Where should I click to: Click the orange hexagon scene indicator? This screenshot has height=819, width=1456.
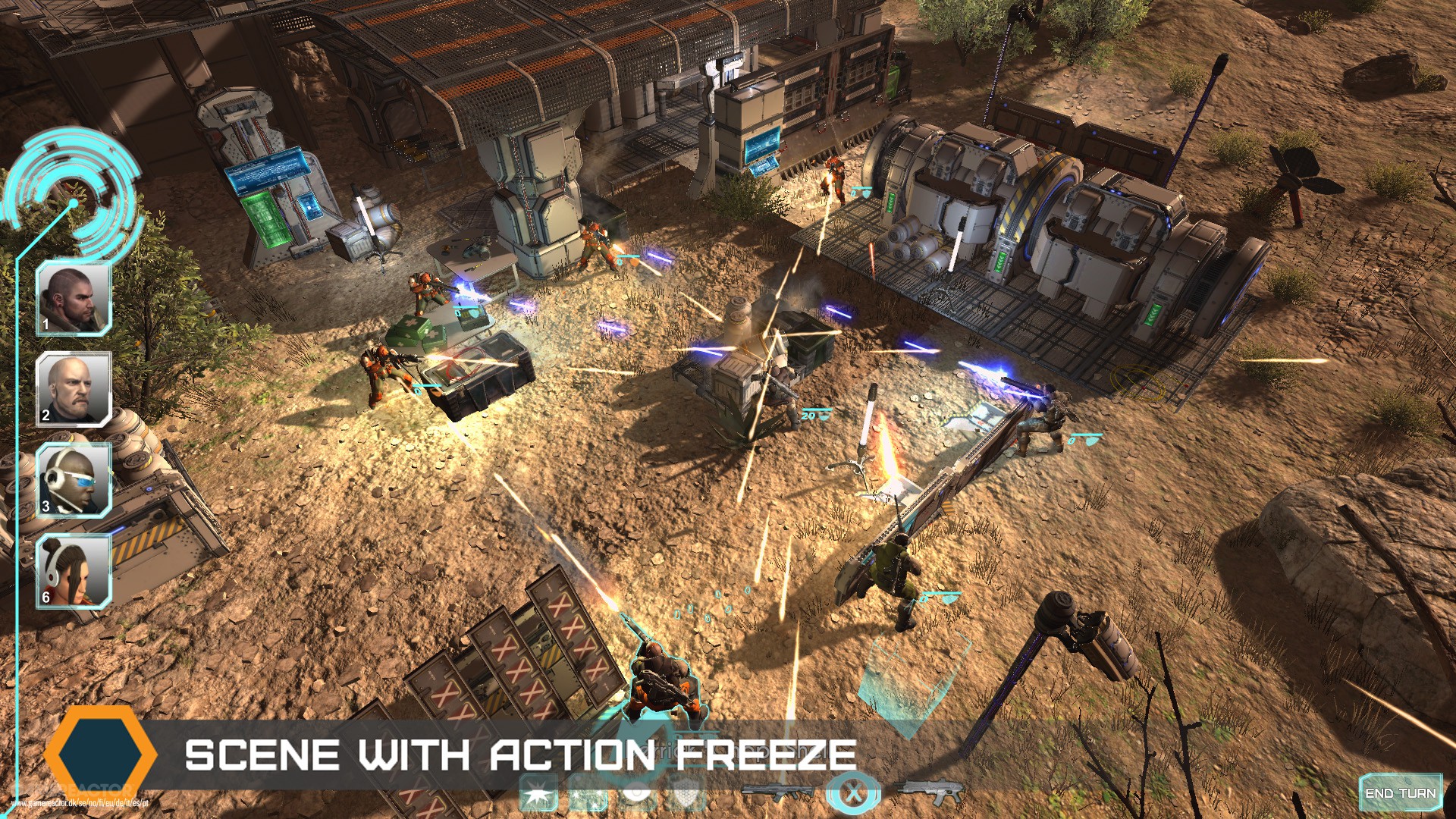[102, 755]
